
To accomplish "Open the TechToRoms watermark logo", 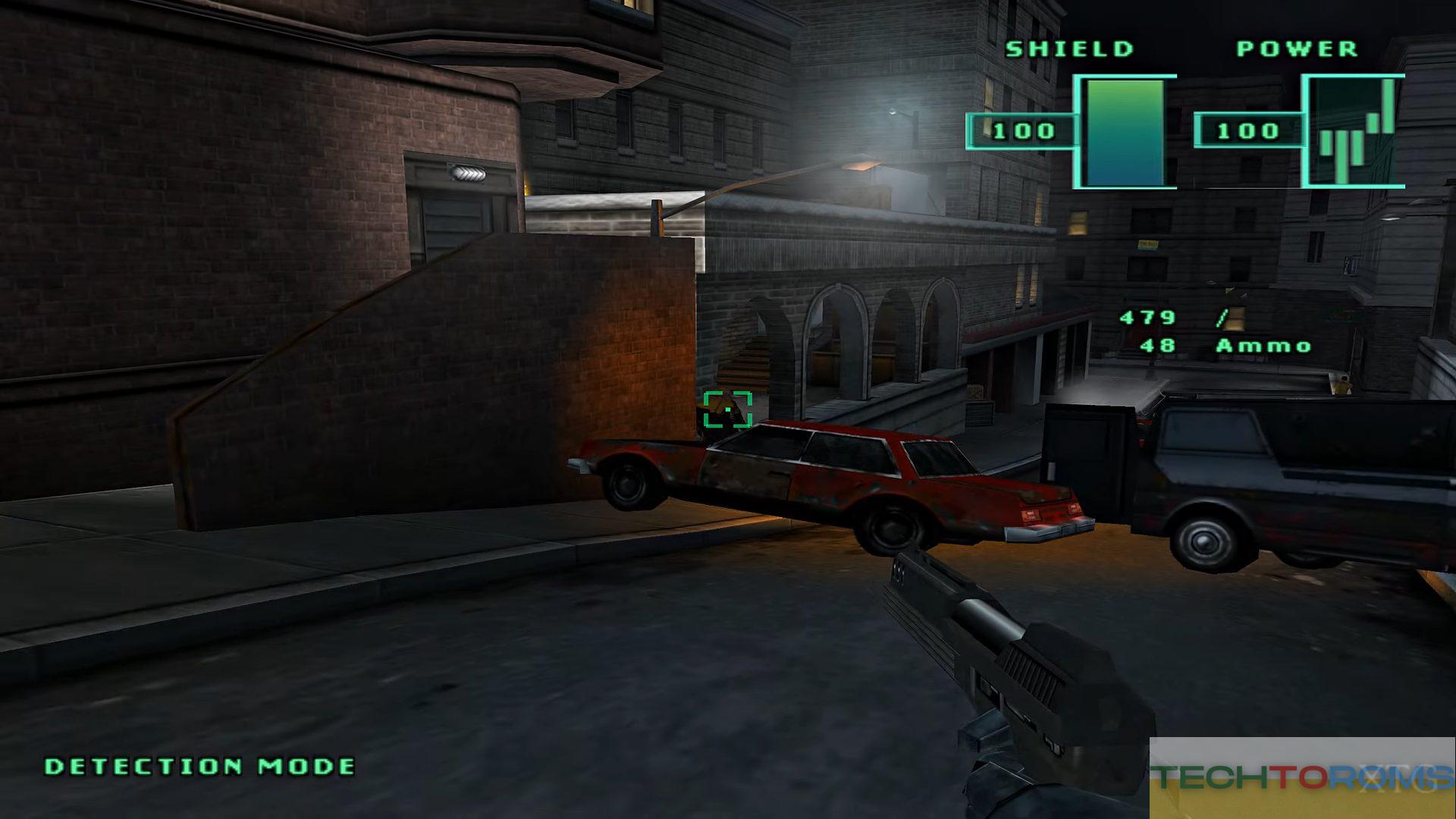I will coord(1301,777).
